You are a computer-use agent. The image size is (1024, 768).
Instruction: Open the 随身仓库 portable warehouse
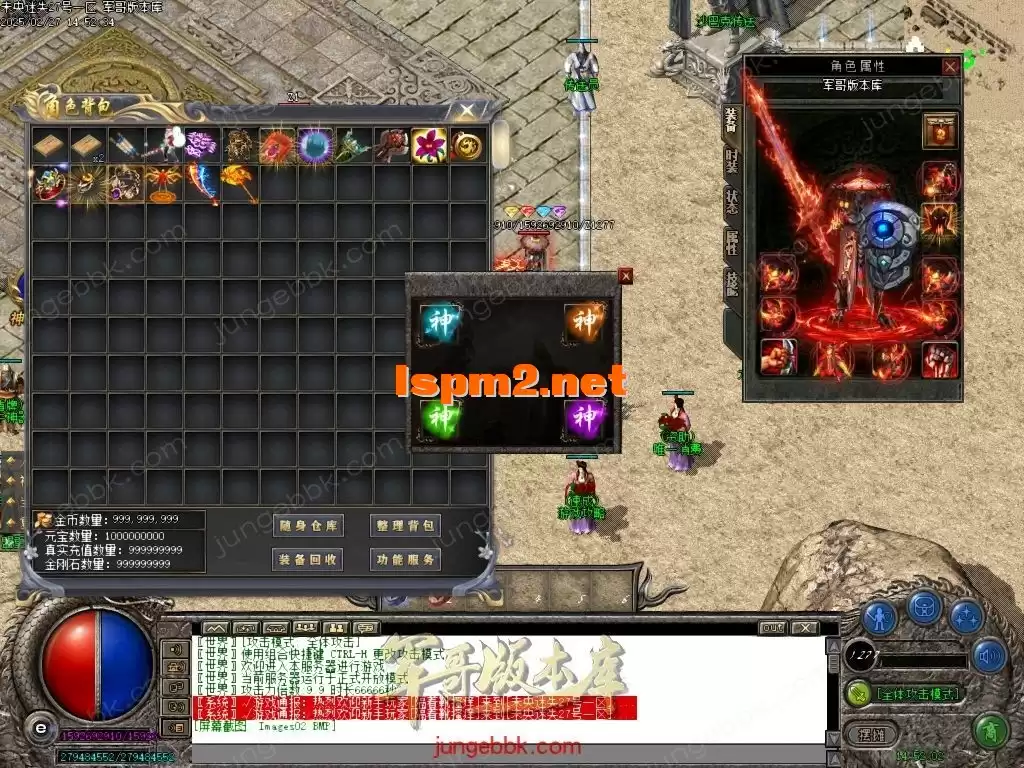click(307, 526)
